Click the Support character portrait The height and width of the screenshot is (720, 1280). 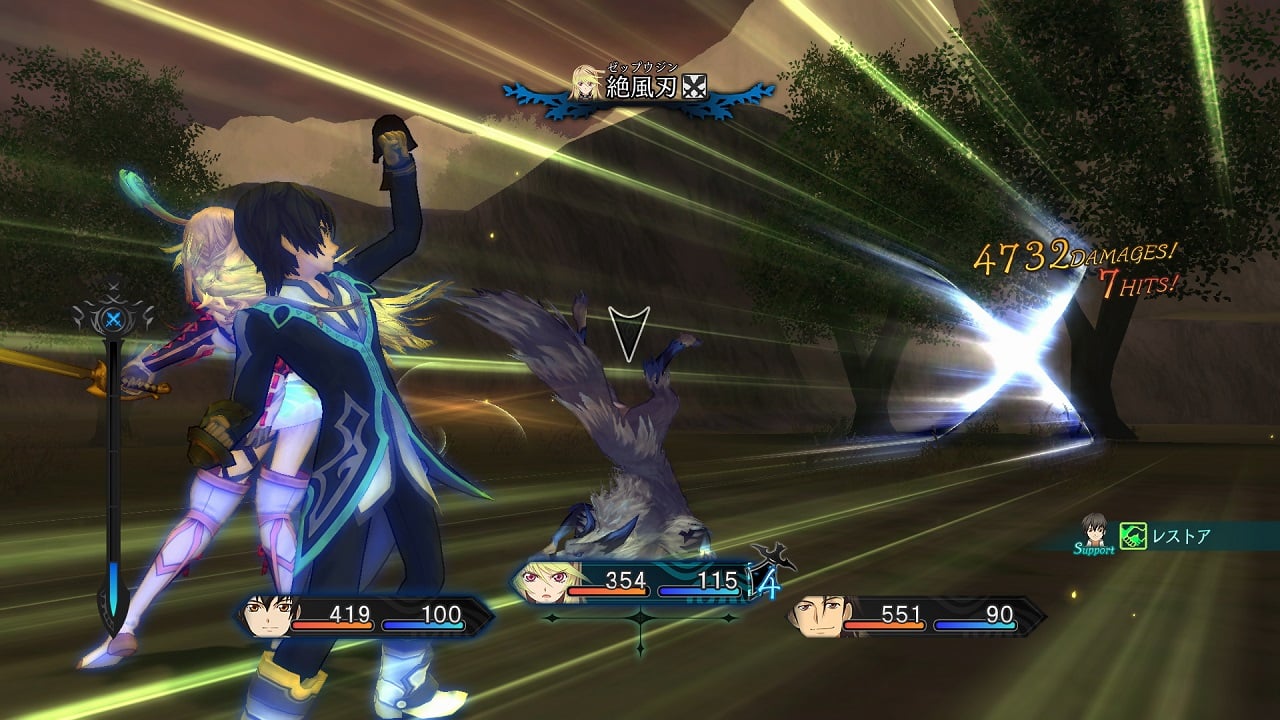coord(1094,531)
